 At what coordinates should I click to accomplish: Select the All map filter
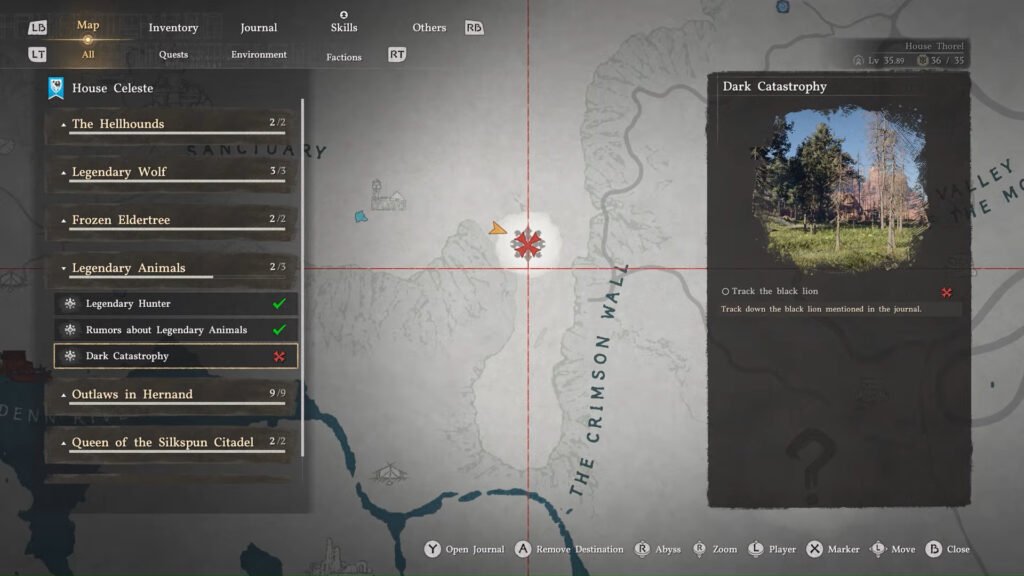coord(88,55)
